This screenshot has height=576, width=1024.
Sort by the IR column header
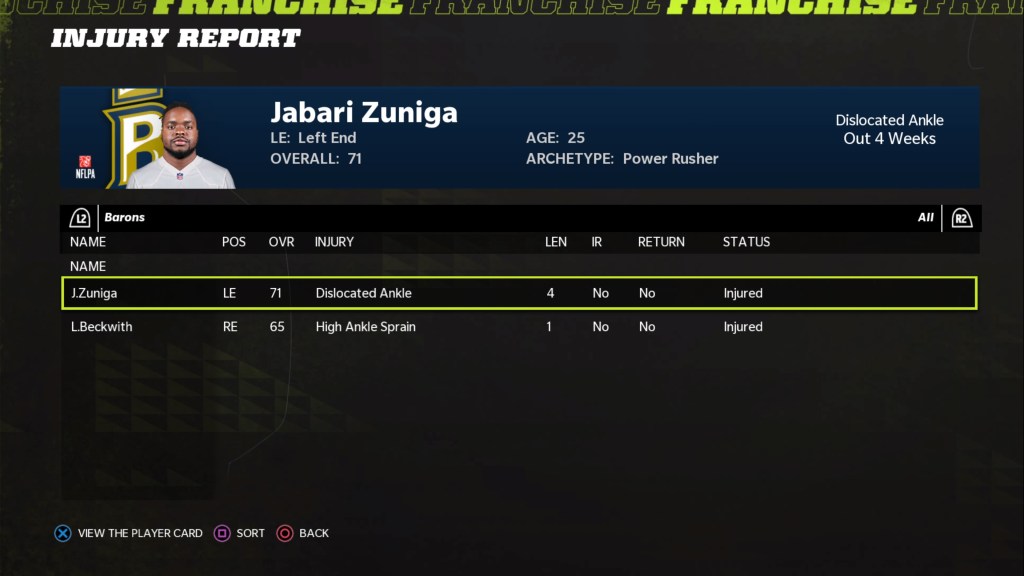coord(597,242)
